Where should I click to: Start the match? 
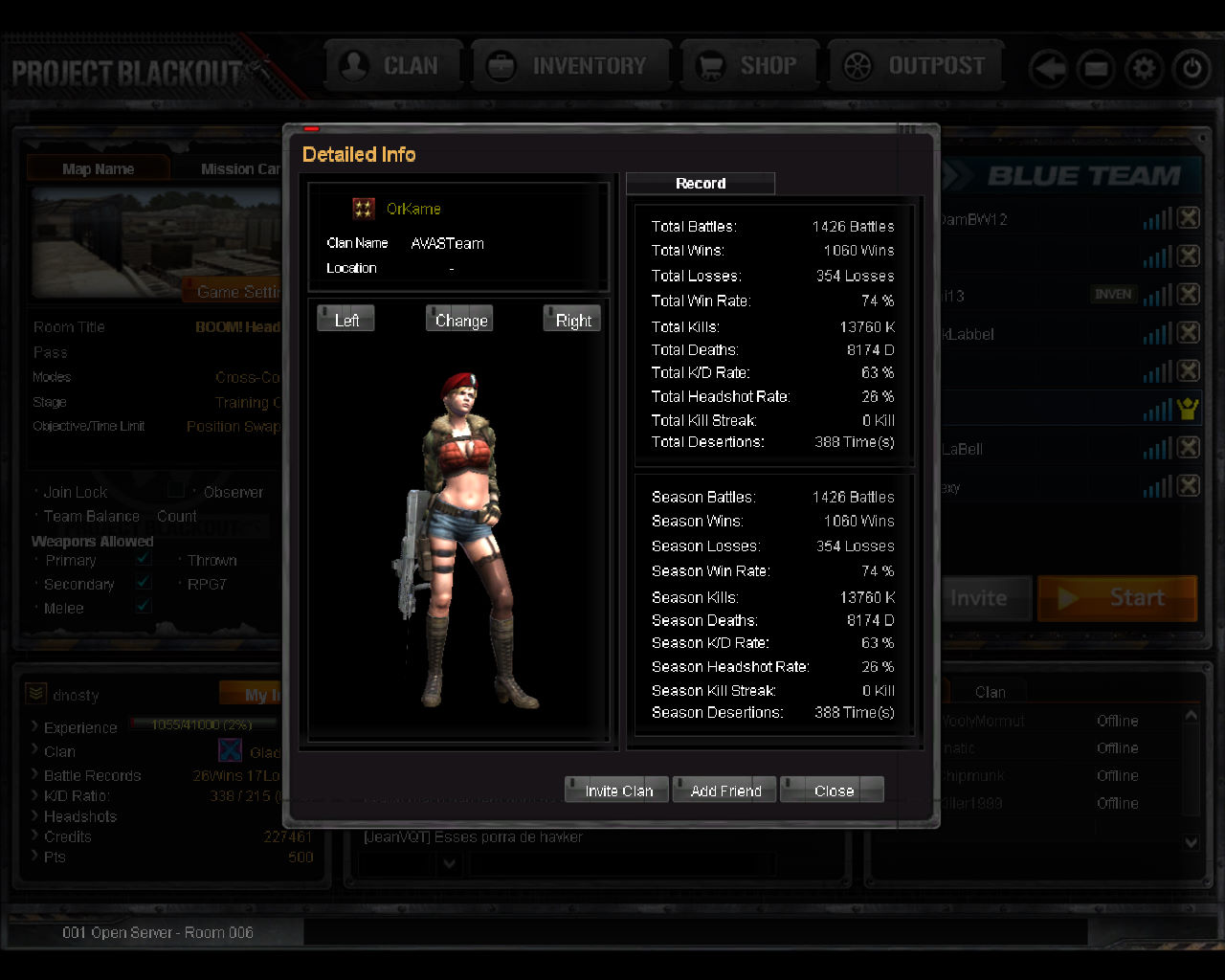click(1117, 598)
